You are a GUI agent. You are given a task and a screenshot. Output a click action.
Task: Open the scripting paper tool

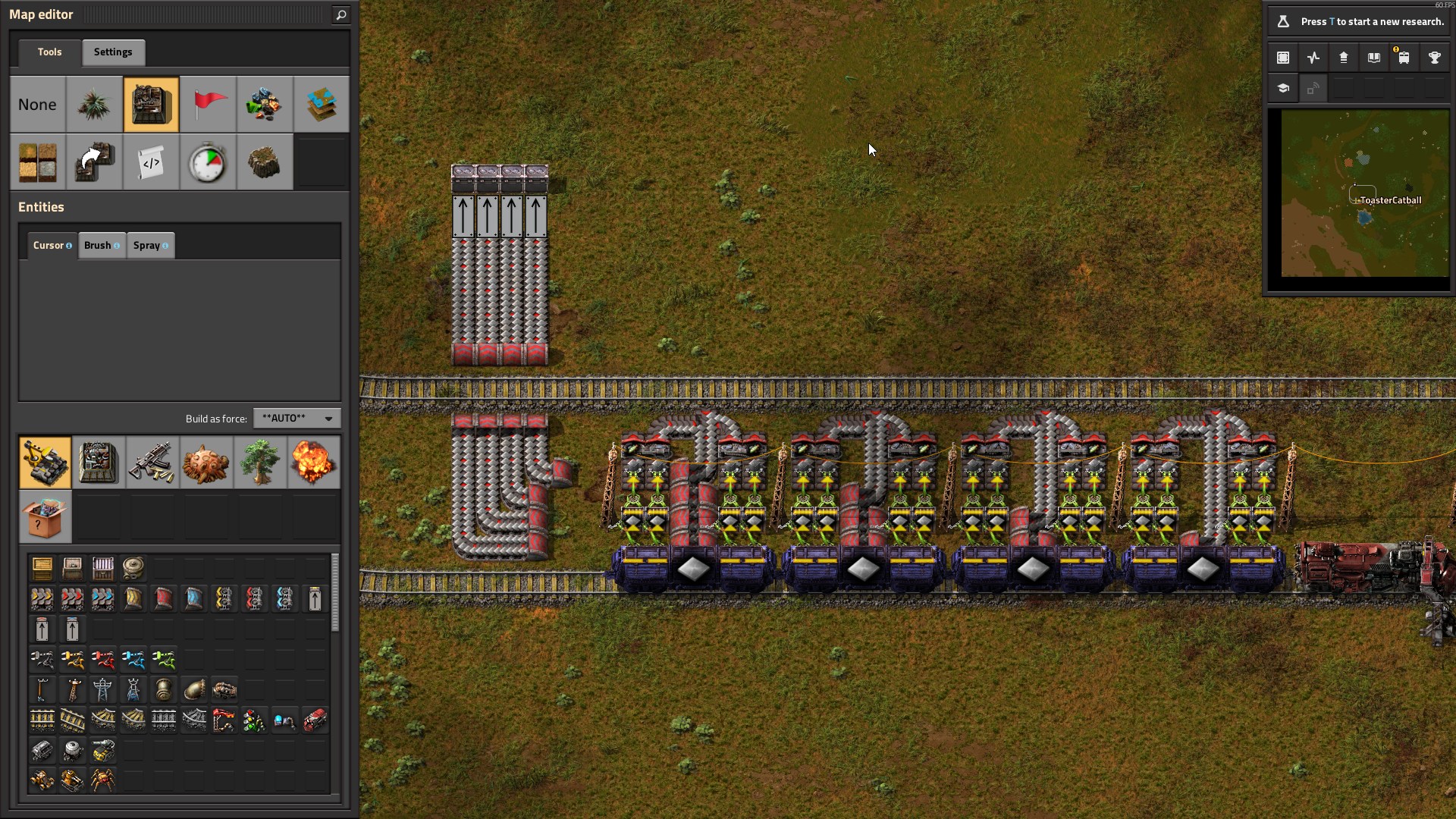click(x=151, y=162)
